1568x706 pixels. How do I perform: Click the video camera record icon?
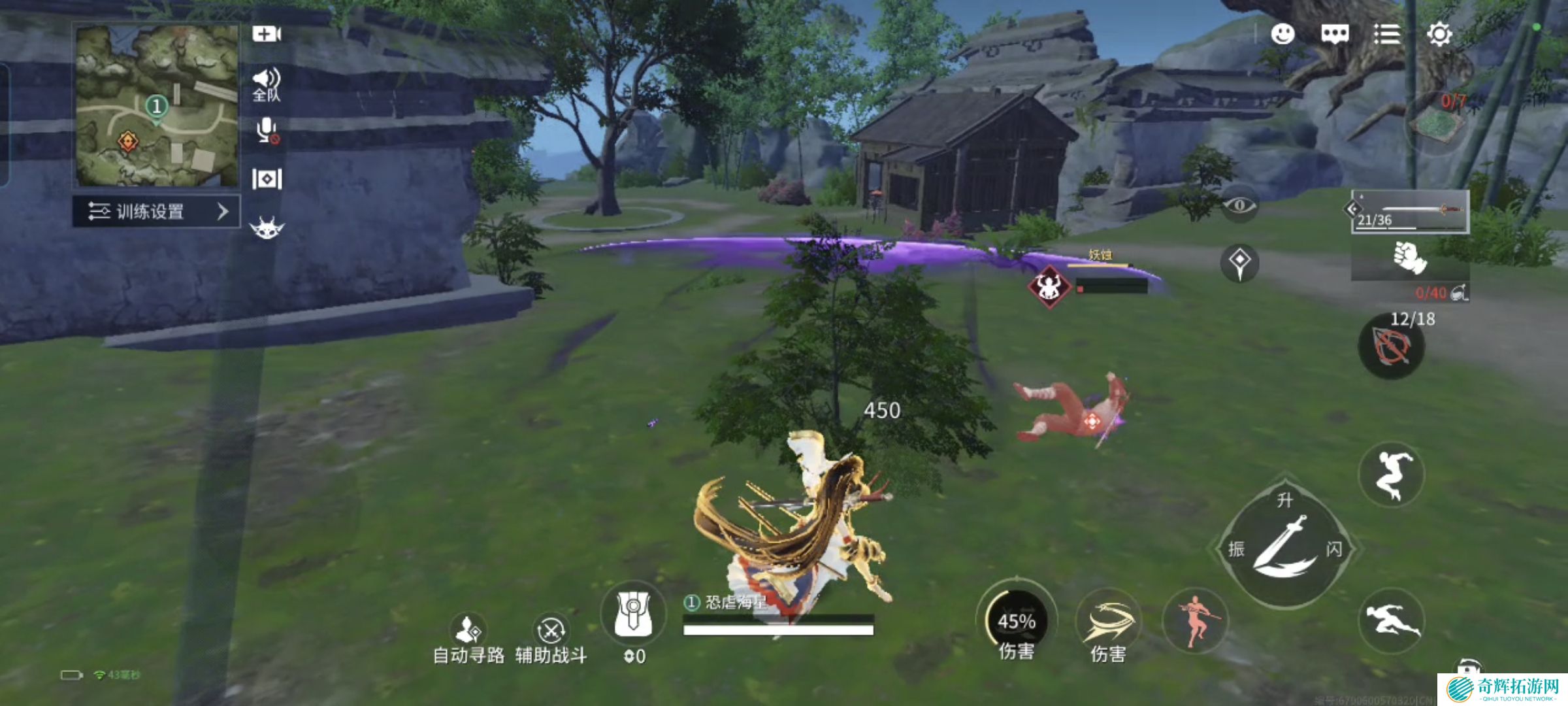pos(267,34)
